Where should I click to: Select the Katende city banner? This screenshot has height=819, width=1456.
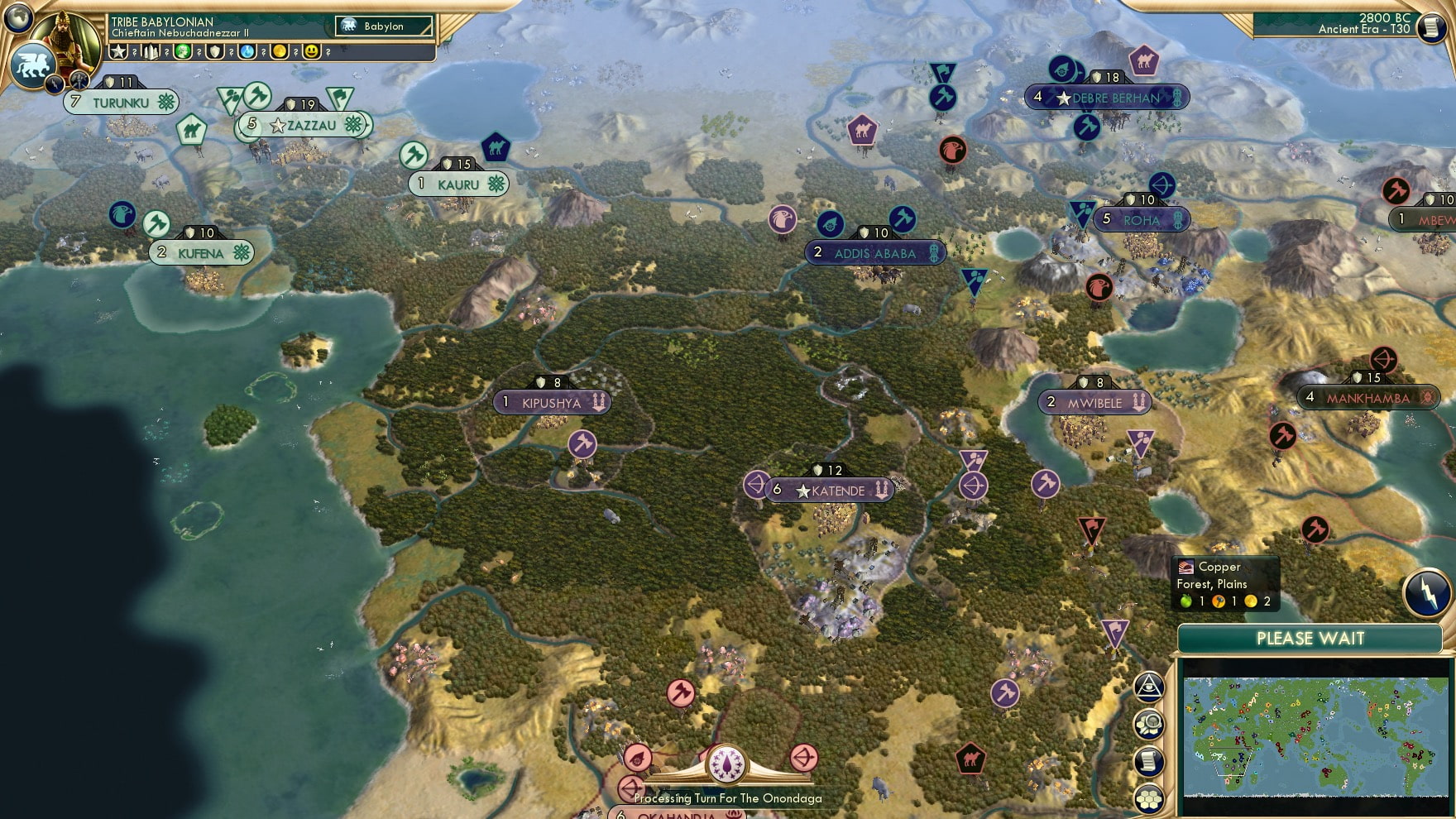[830, 491]
